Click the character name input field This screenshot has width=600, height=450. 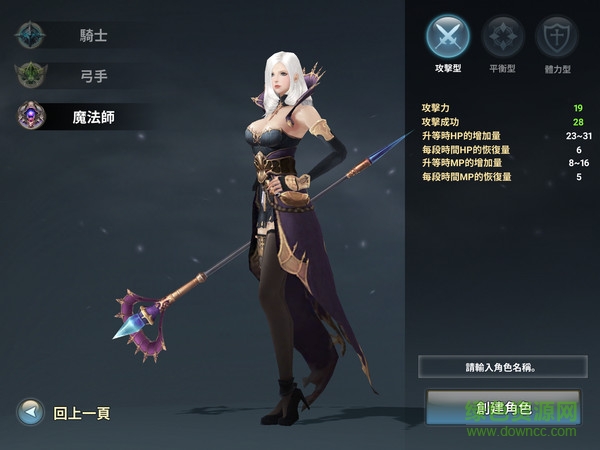tap(502, 367)
